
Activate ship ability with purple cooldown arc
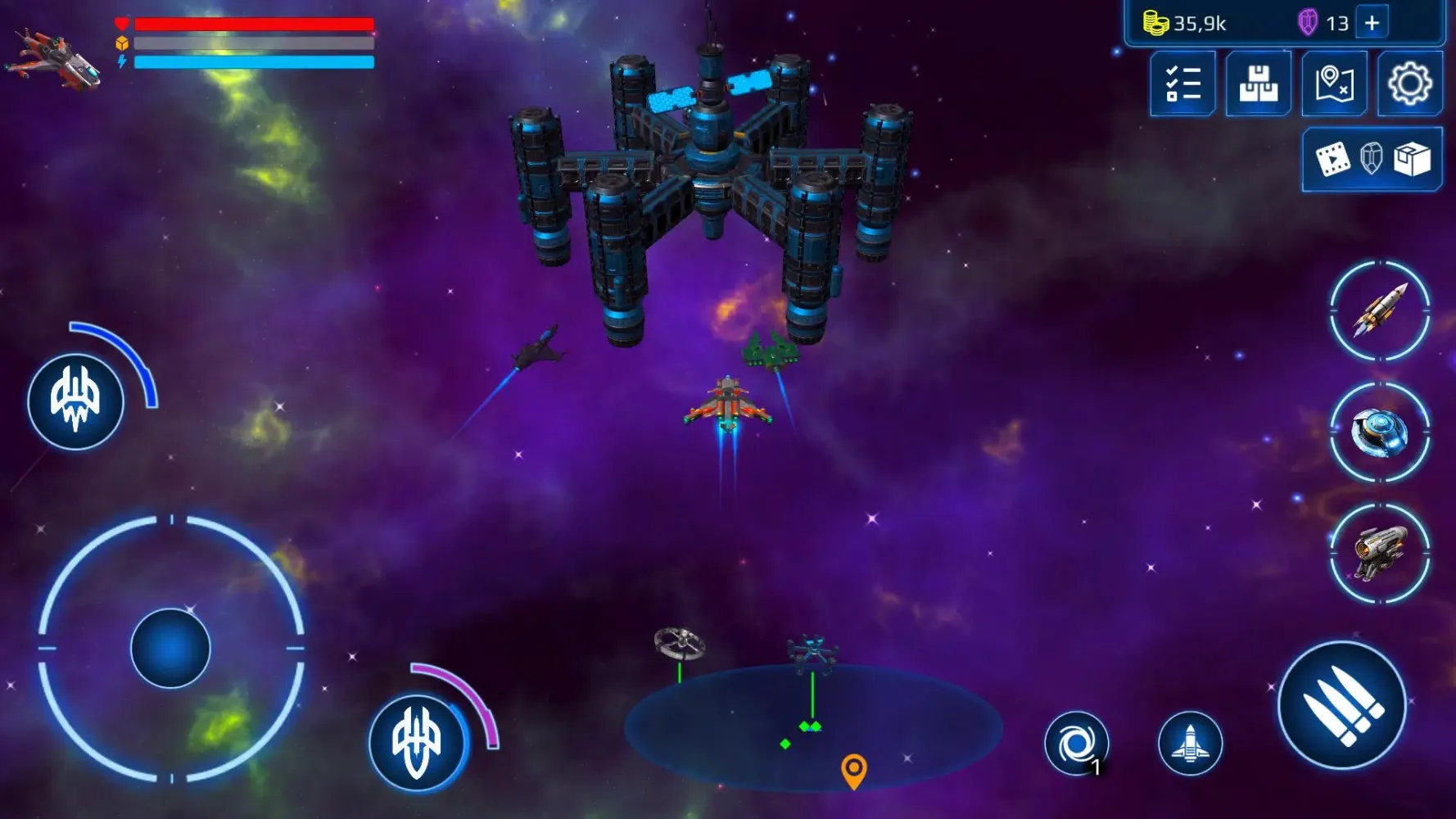click(x=417, y=741)
